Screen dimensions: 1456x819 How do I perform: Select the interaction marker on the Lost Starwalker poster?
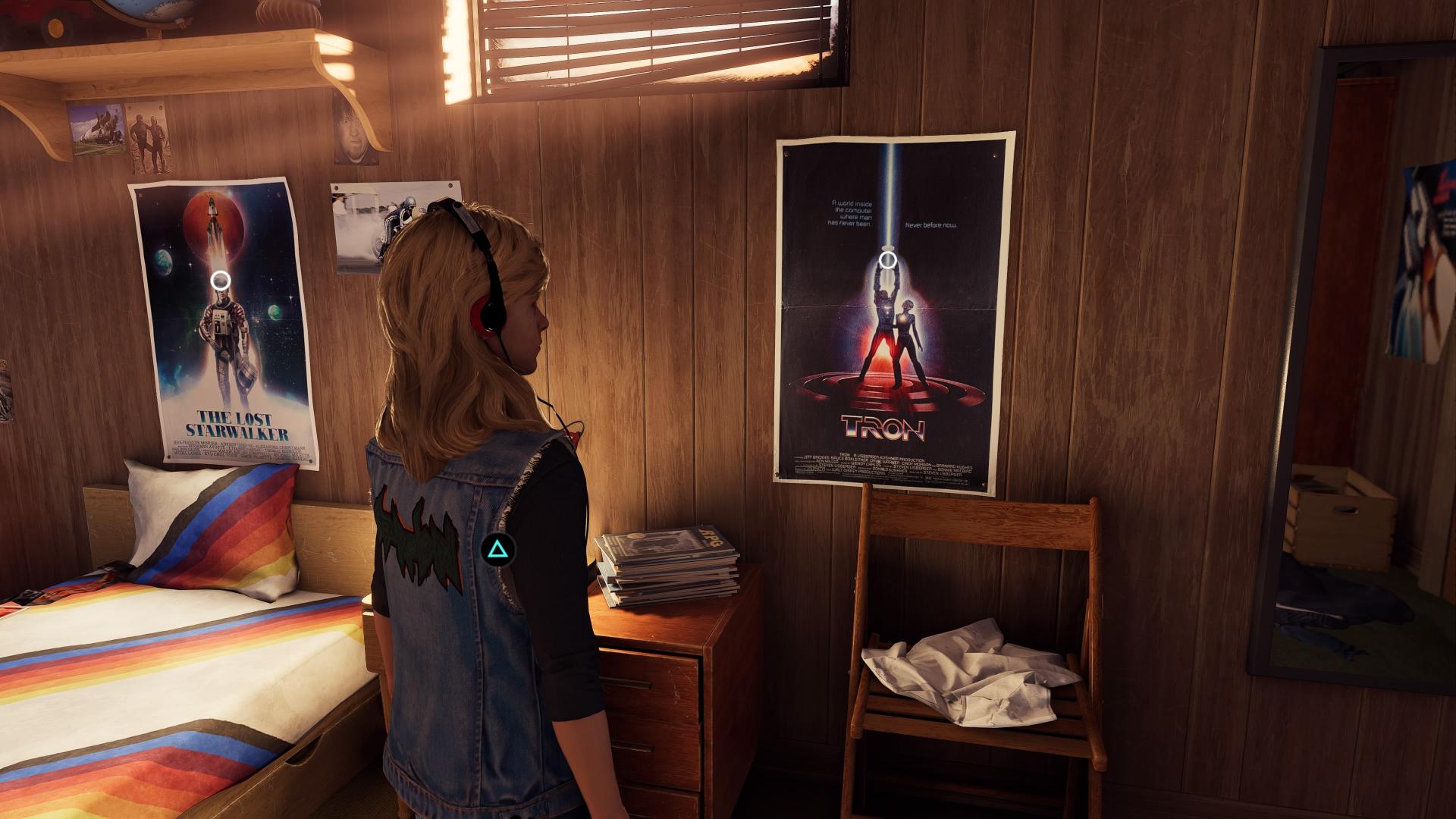click(221, 281)
